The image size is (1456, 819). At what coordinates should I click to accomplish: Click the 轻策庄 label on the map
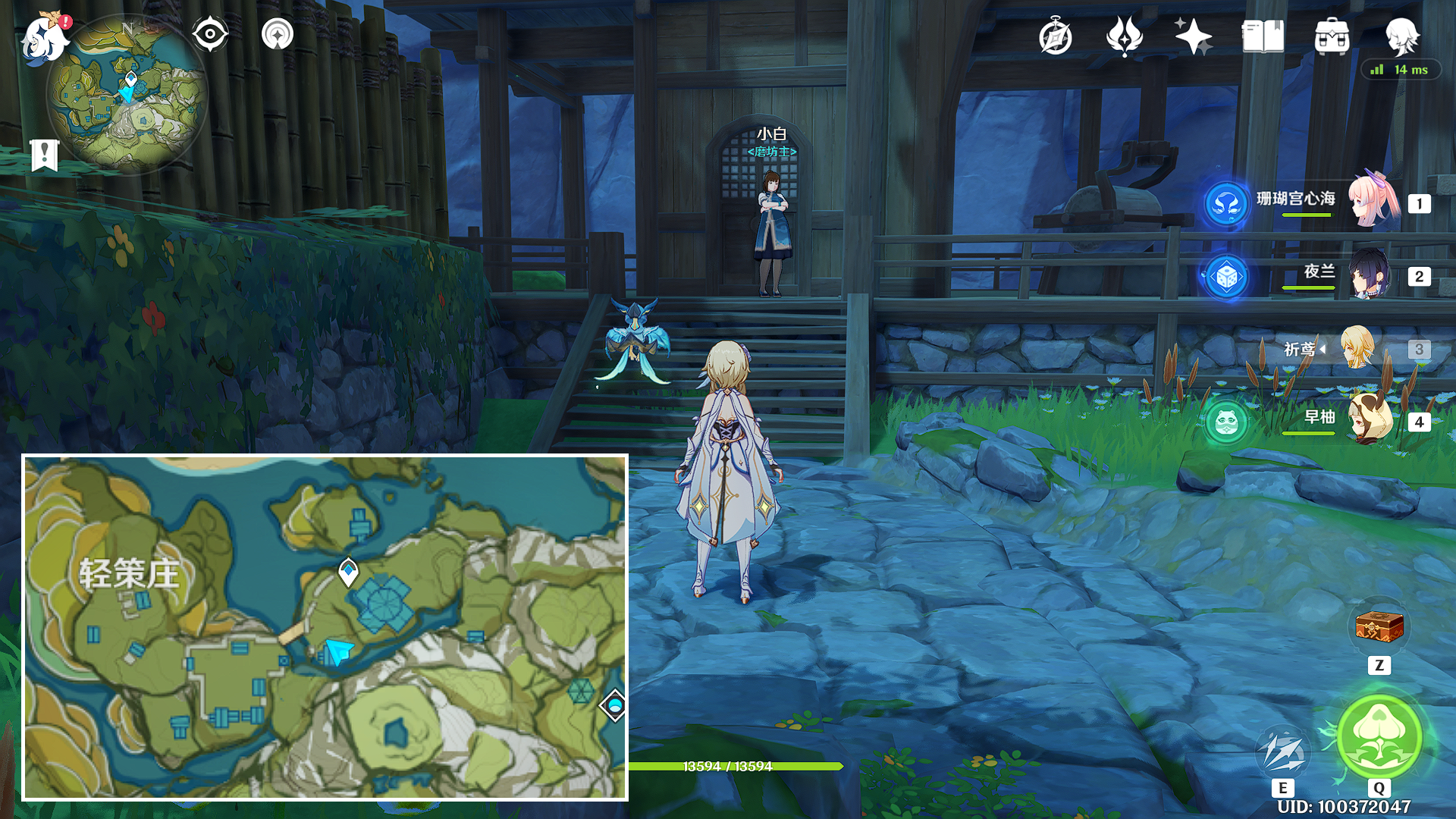click(130, 574)
